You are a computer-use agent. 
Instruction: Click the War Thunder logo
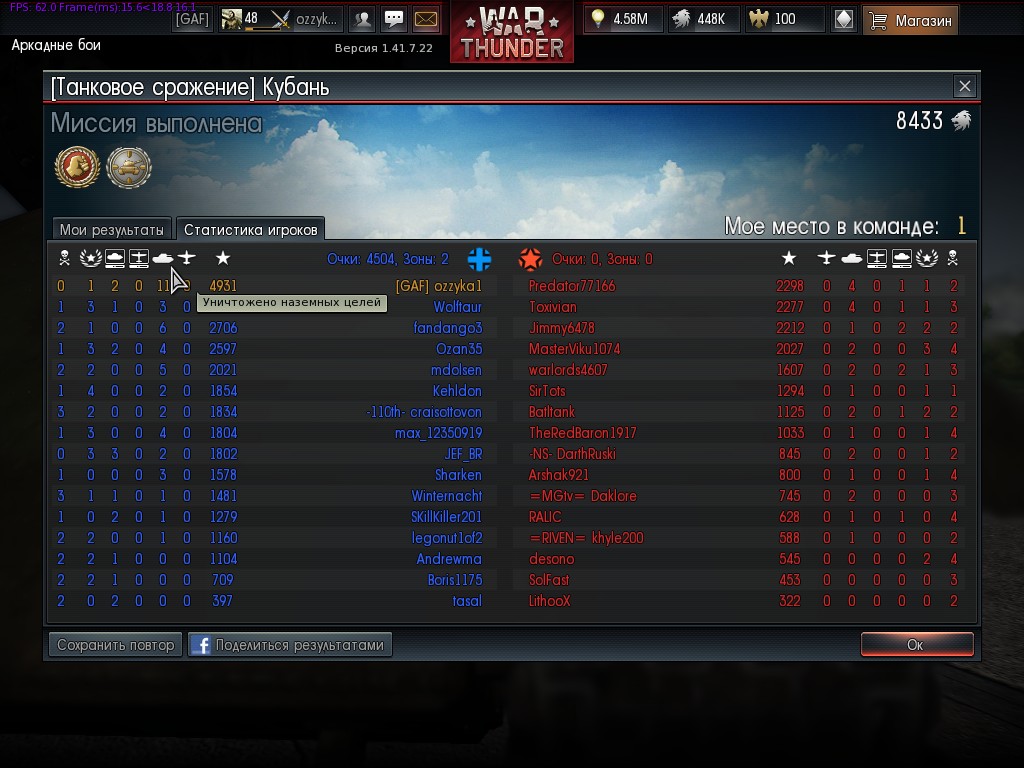coord(512,32)
